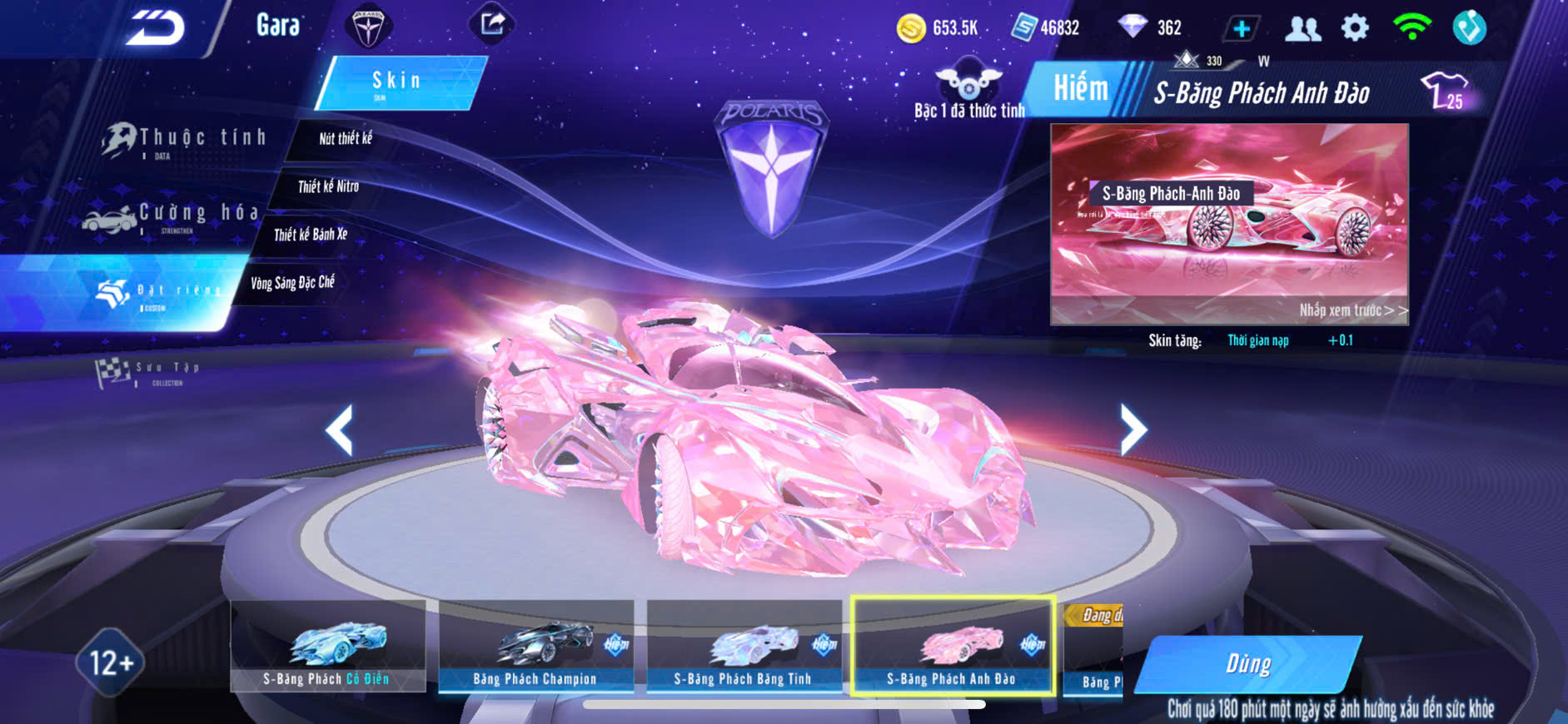Open the Sưu Tập collection menu
Screen dimensions: 1568x724
tap(150, 372)
